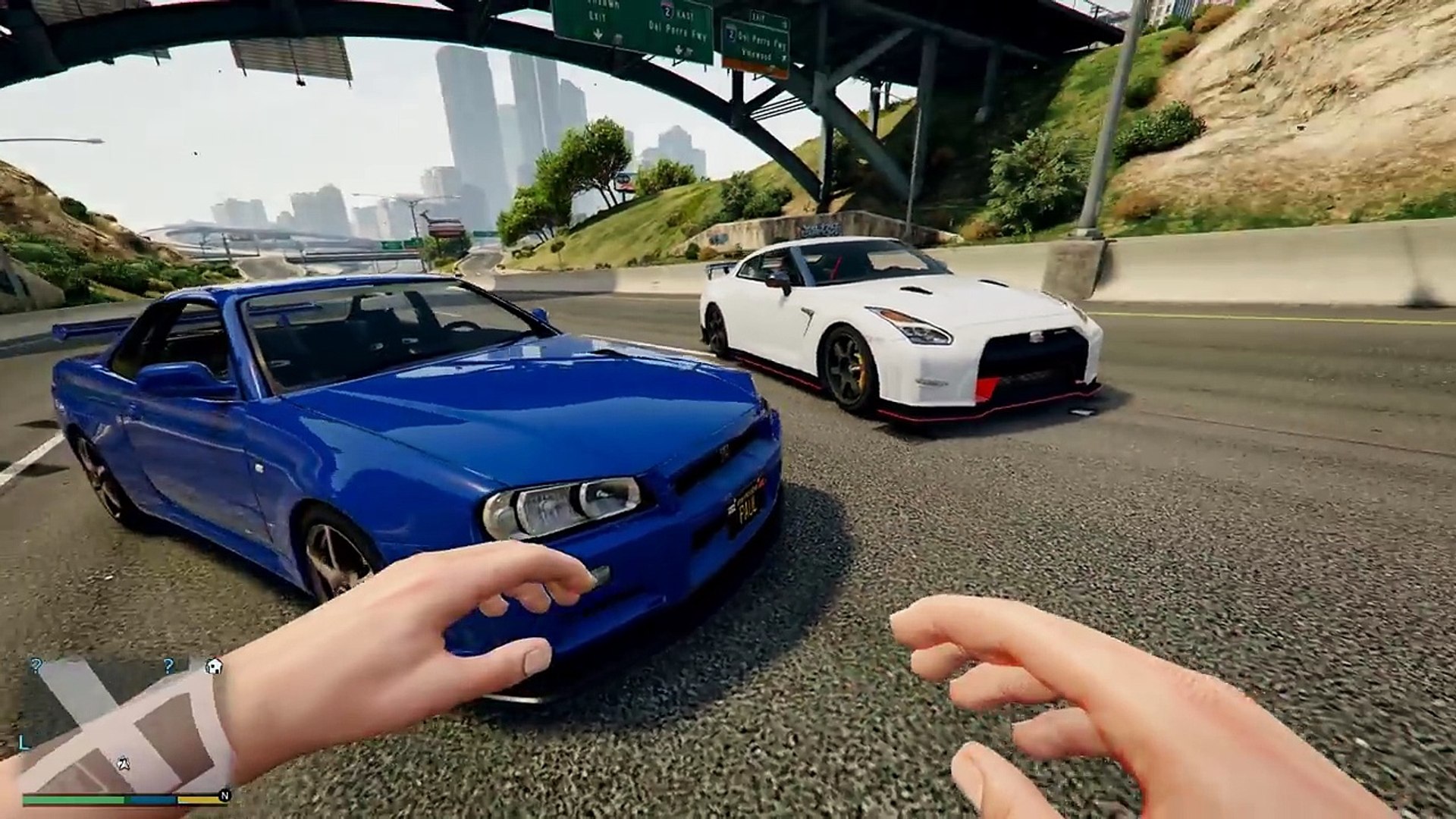
Task: Select the player arrow on the minimap
Action: click(122, 763)
